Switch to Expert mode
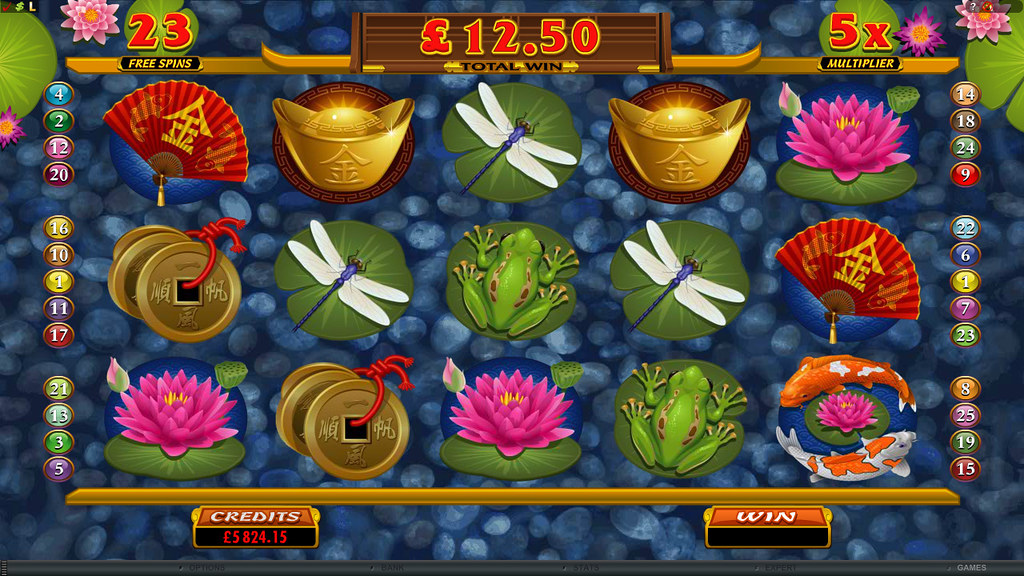1024x576 pixels. [780, 568]
